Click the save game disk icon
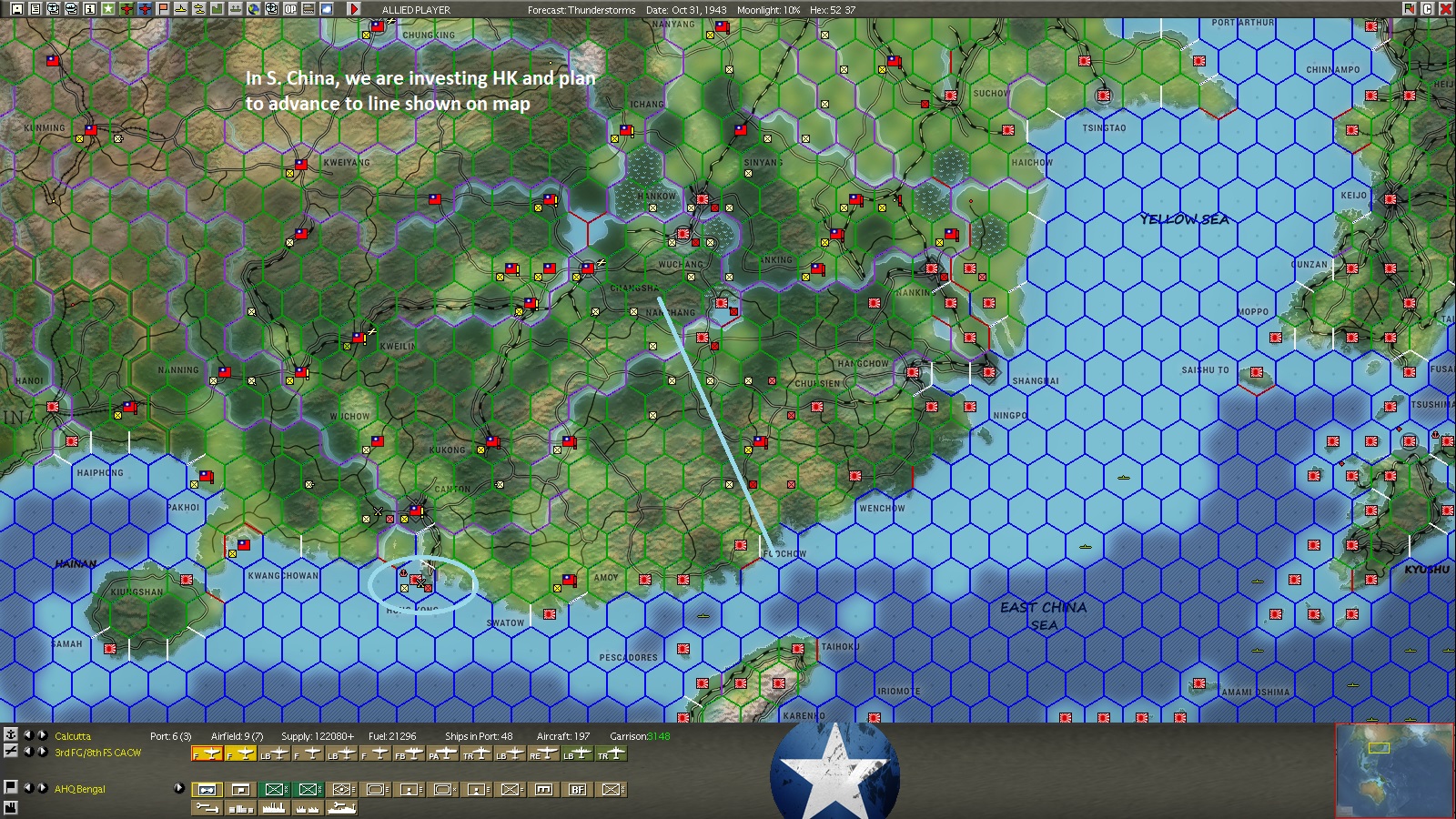The width and height of the screenshot is (1456, 819). point(18,7)
